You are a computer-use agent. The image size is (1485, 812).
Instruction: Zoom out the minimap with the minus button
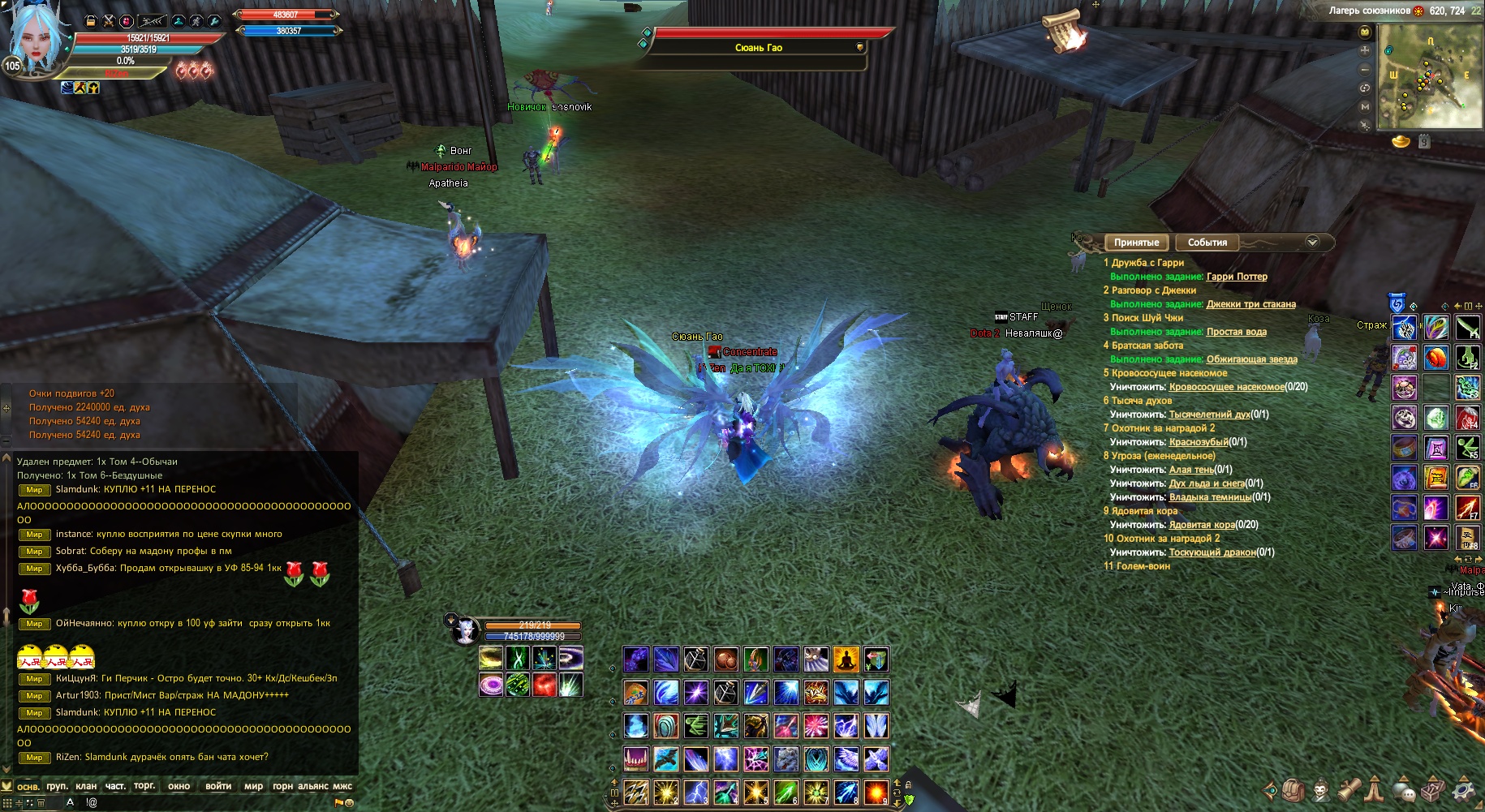1365,69
